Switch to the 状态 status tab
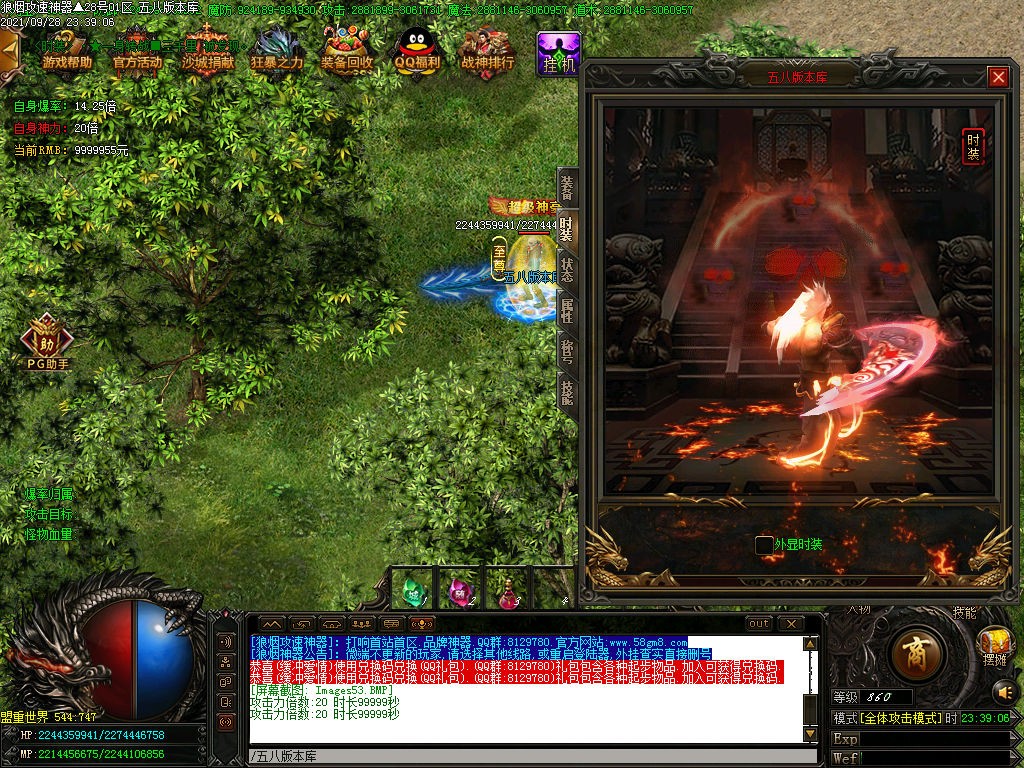This screenshot has height=768, width=1024. click(567, 270)
